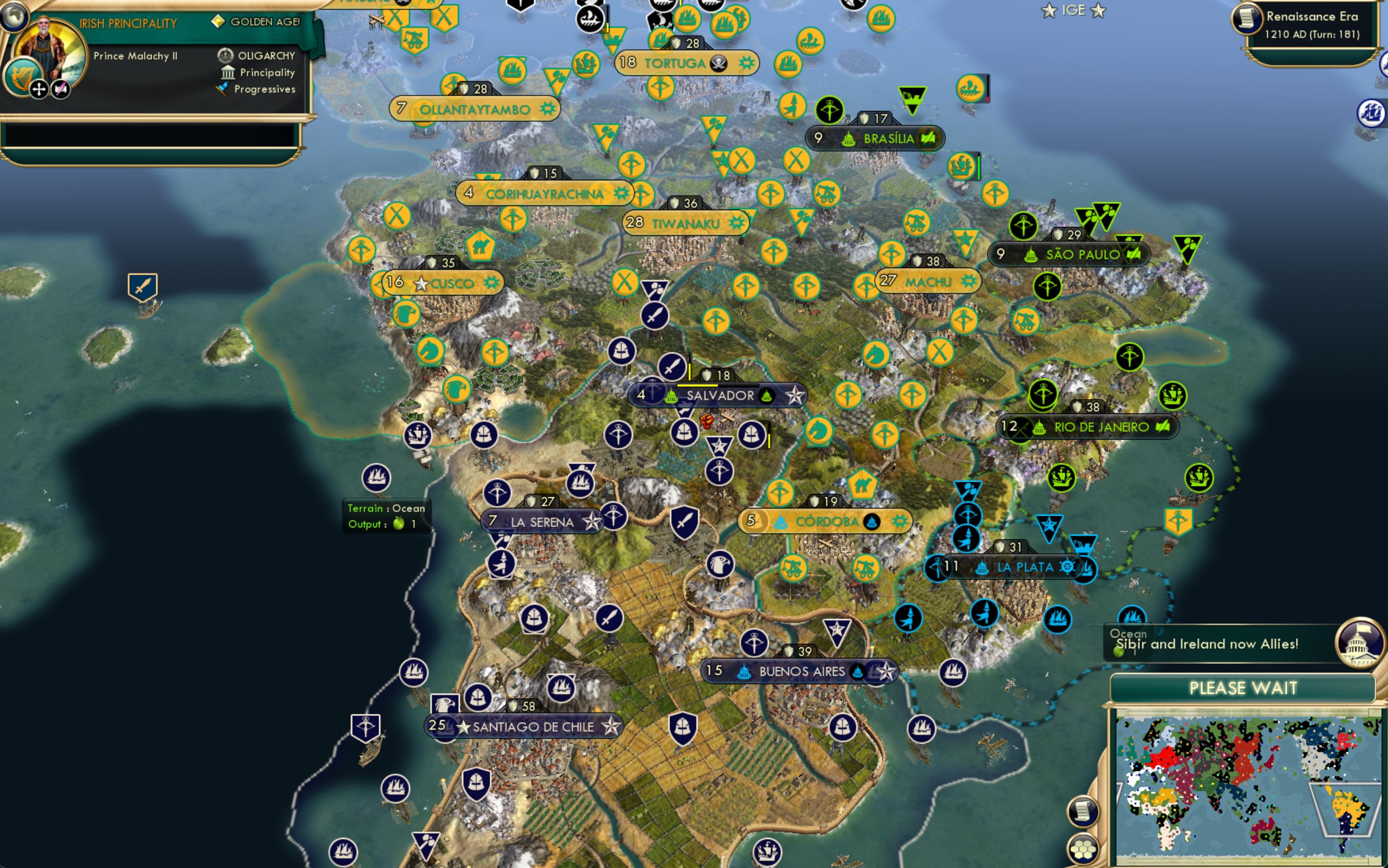
Task: Click the Principality temple icon
Action: pos(229,72)
